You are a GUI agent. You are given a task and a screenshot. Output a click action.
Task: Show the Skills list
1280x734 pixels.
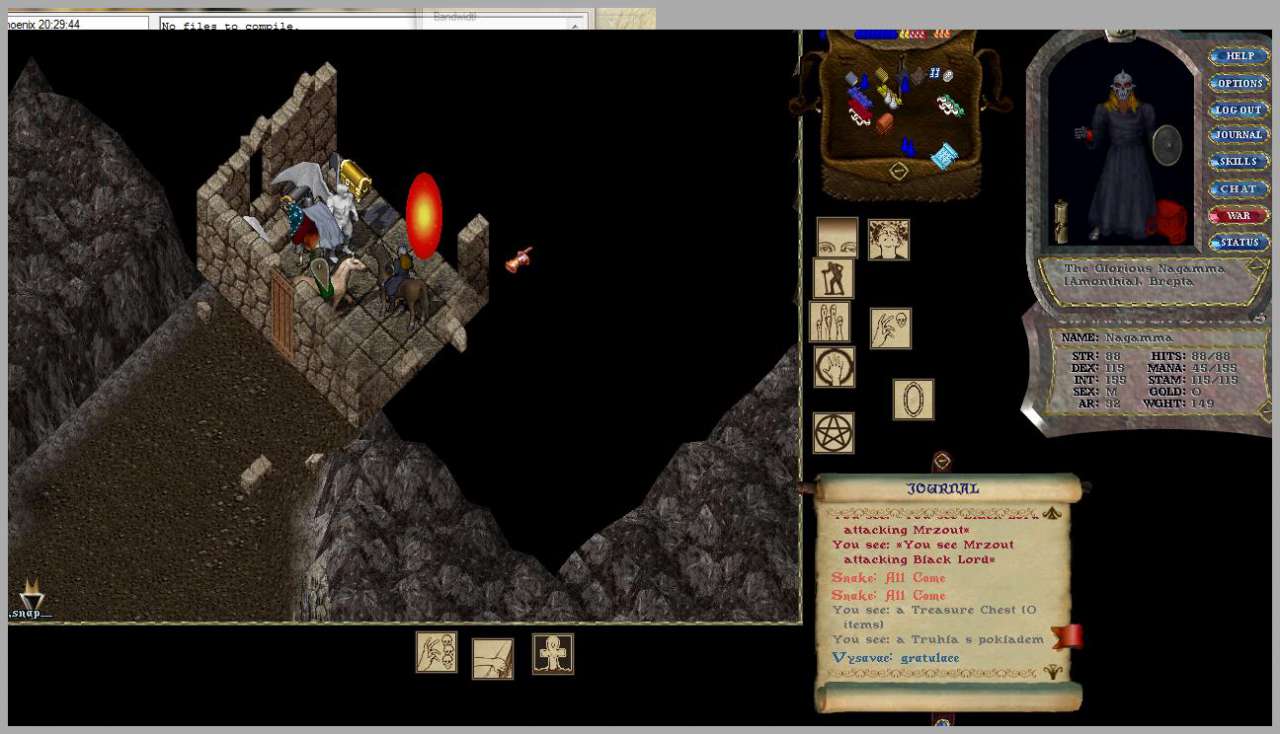pos(1239,162)
